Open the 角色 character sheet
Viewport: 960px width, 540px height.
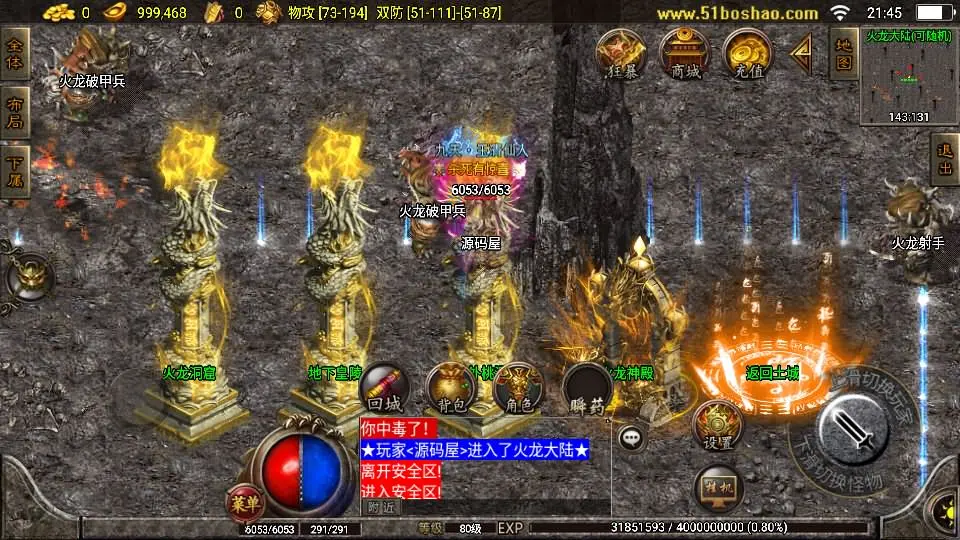(518, 389)
